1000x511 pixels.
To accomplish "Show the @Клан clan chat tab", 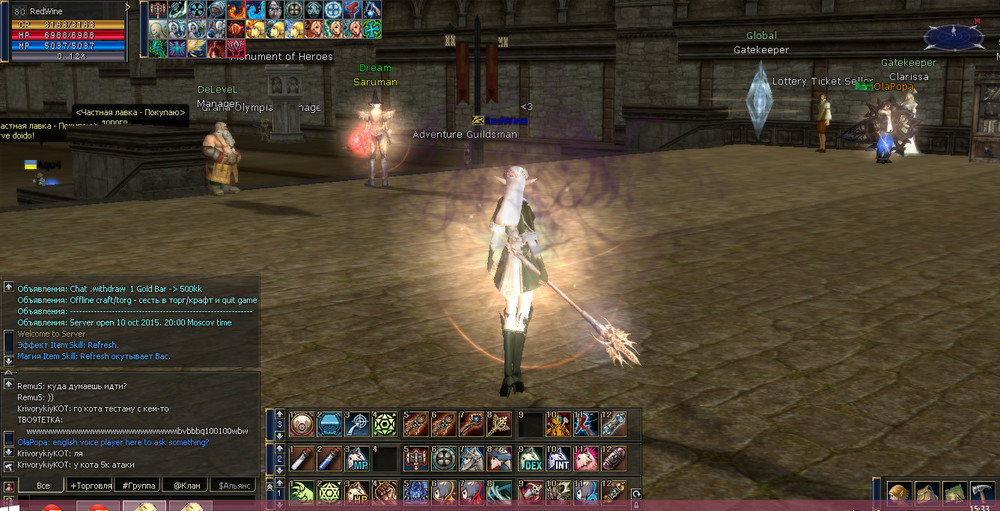I will point(184,485).
